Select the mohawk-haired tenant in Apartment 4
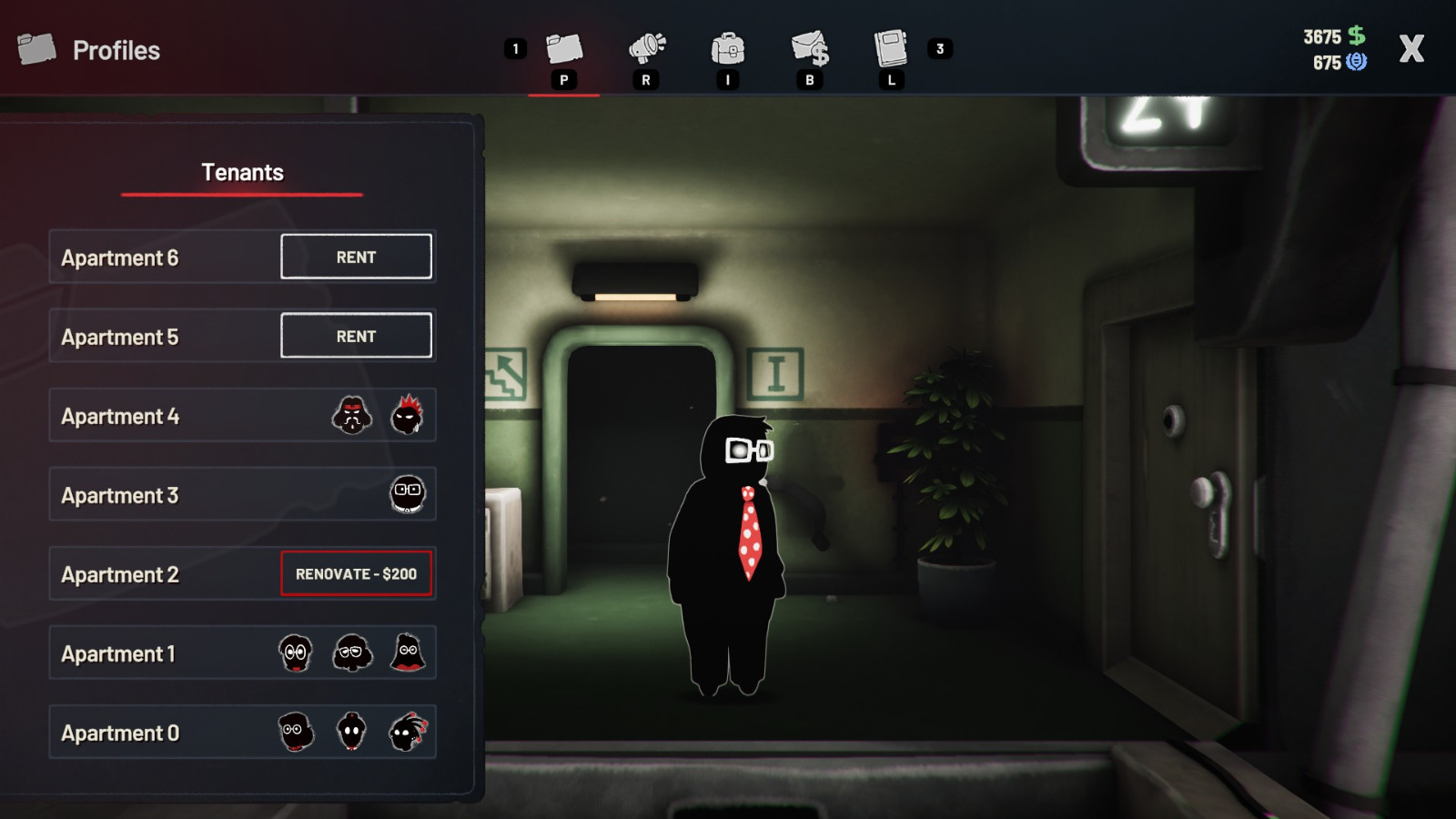This screenshot has width=1456, height=819. pyautogui.click(x=409, y=415)
